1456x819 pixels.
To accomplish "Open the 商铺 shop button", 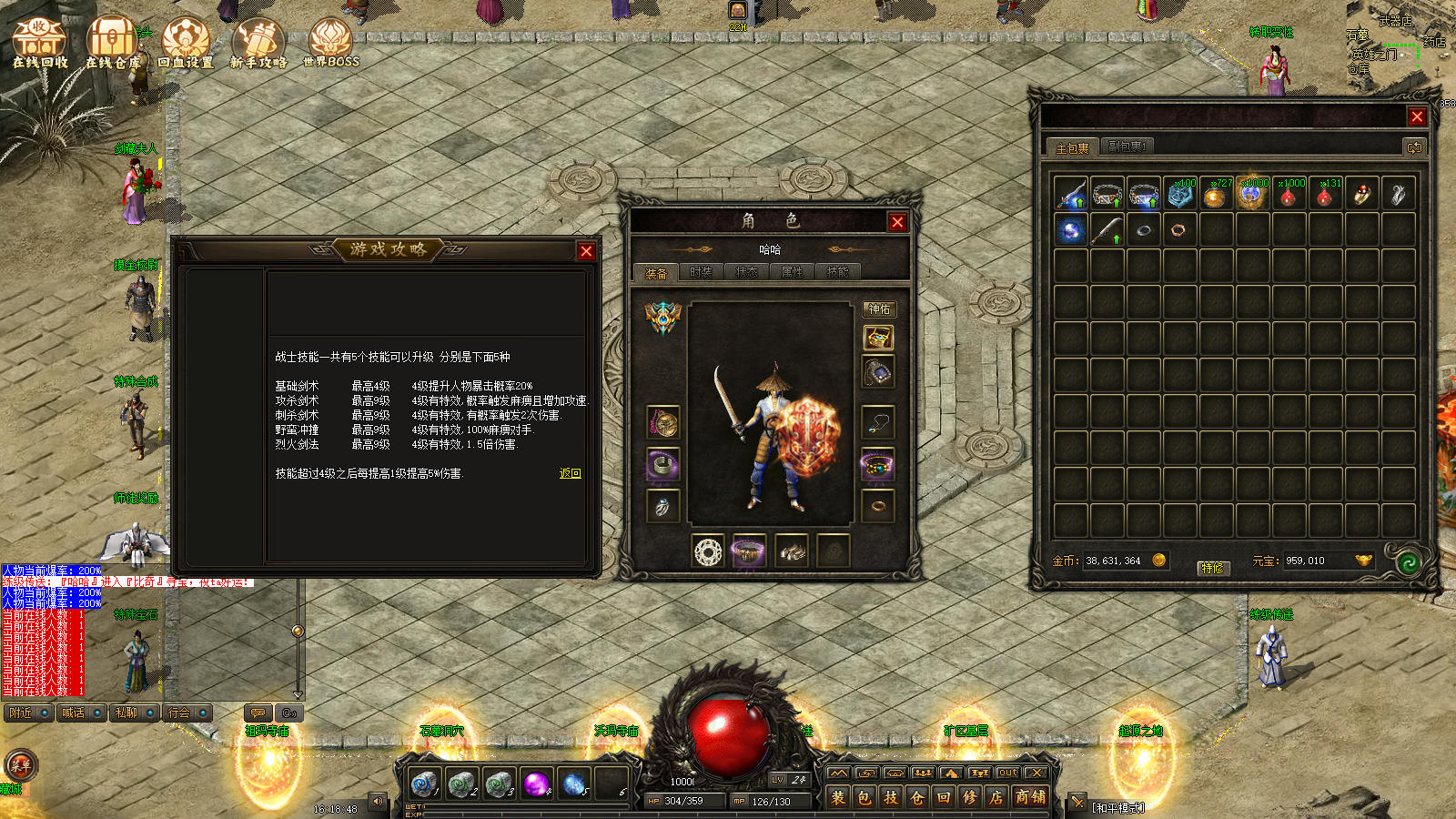I will tap(1030, 798).
